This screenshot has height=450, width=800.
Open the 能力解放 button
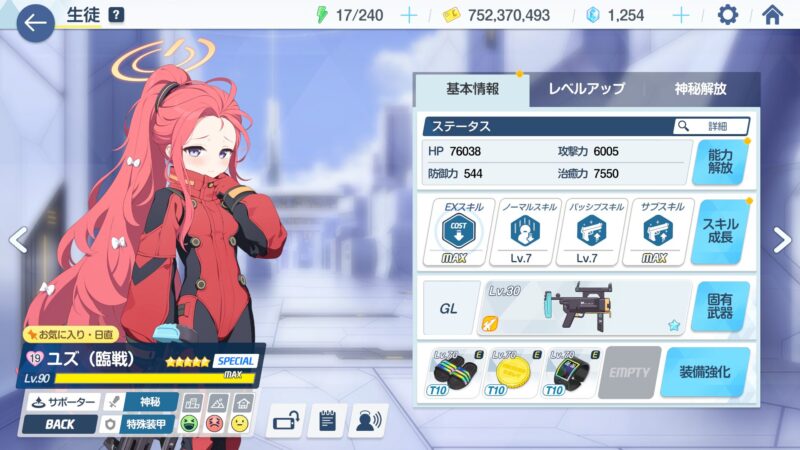click(720, 162)
